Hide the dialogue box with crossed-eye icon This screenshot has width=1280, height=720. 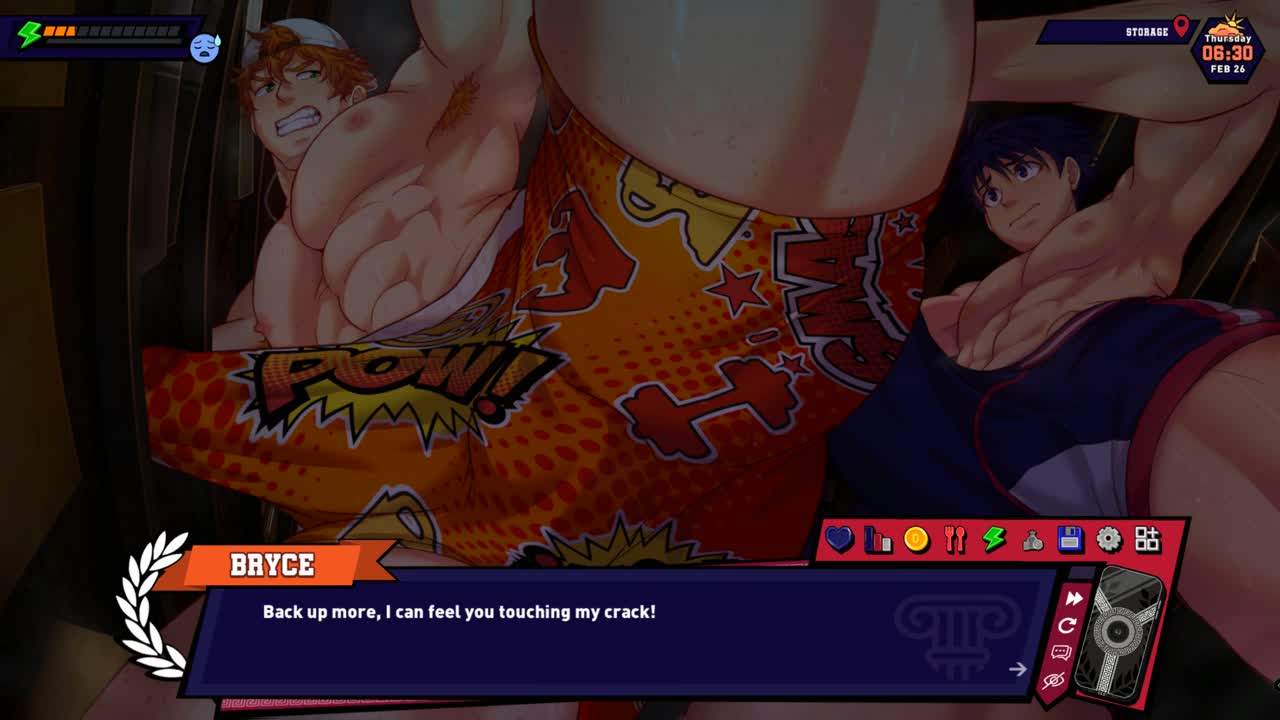[x=1053, y=681]
